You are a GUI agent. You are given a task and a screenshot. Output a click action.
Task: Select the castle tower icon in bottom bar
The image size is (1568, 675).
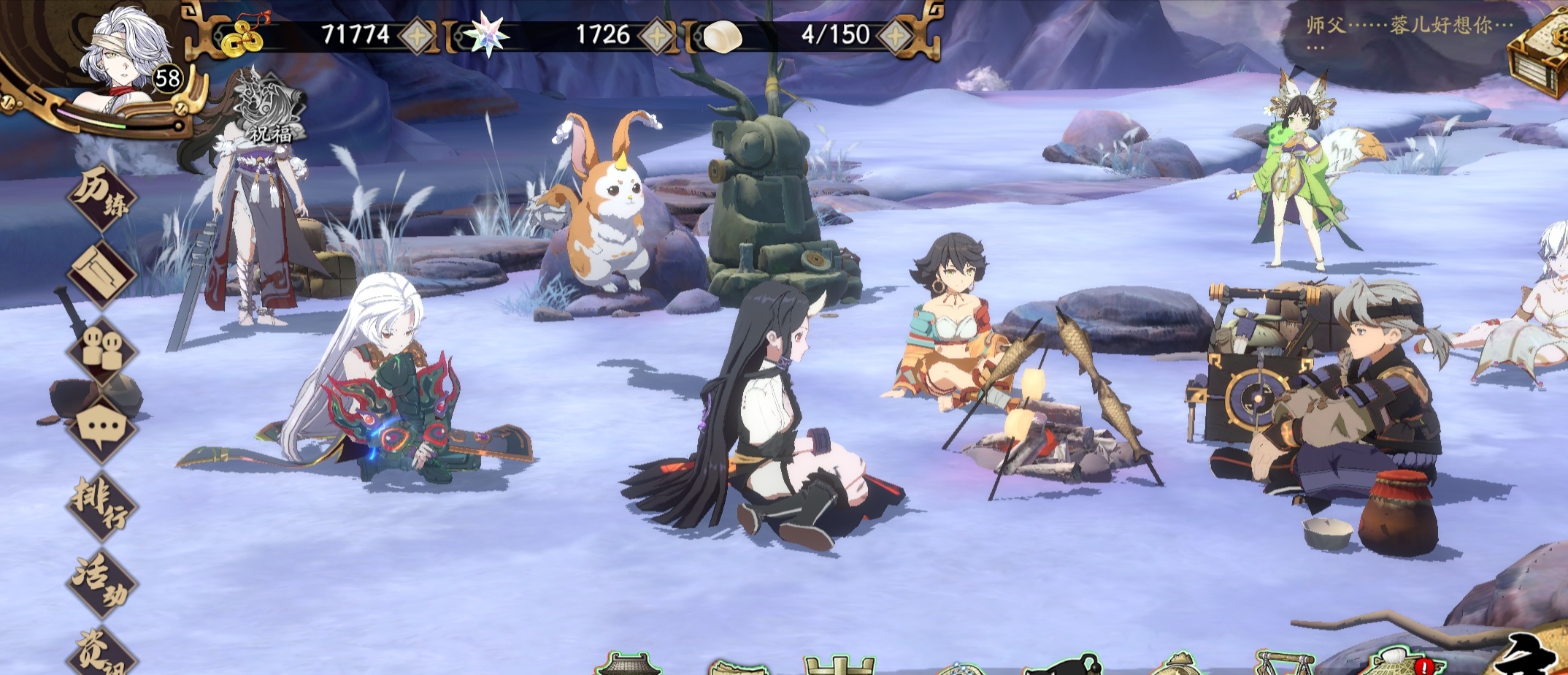pyautogui.click(x=837, y=663)
